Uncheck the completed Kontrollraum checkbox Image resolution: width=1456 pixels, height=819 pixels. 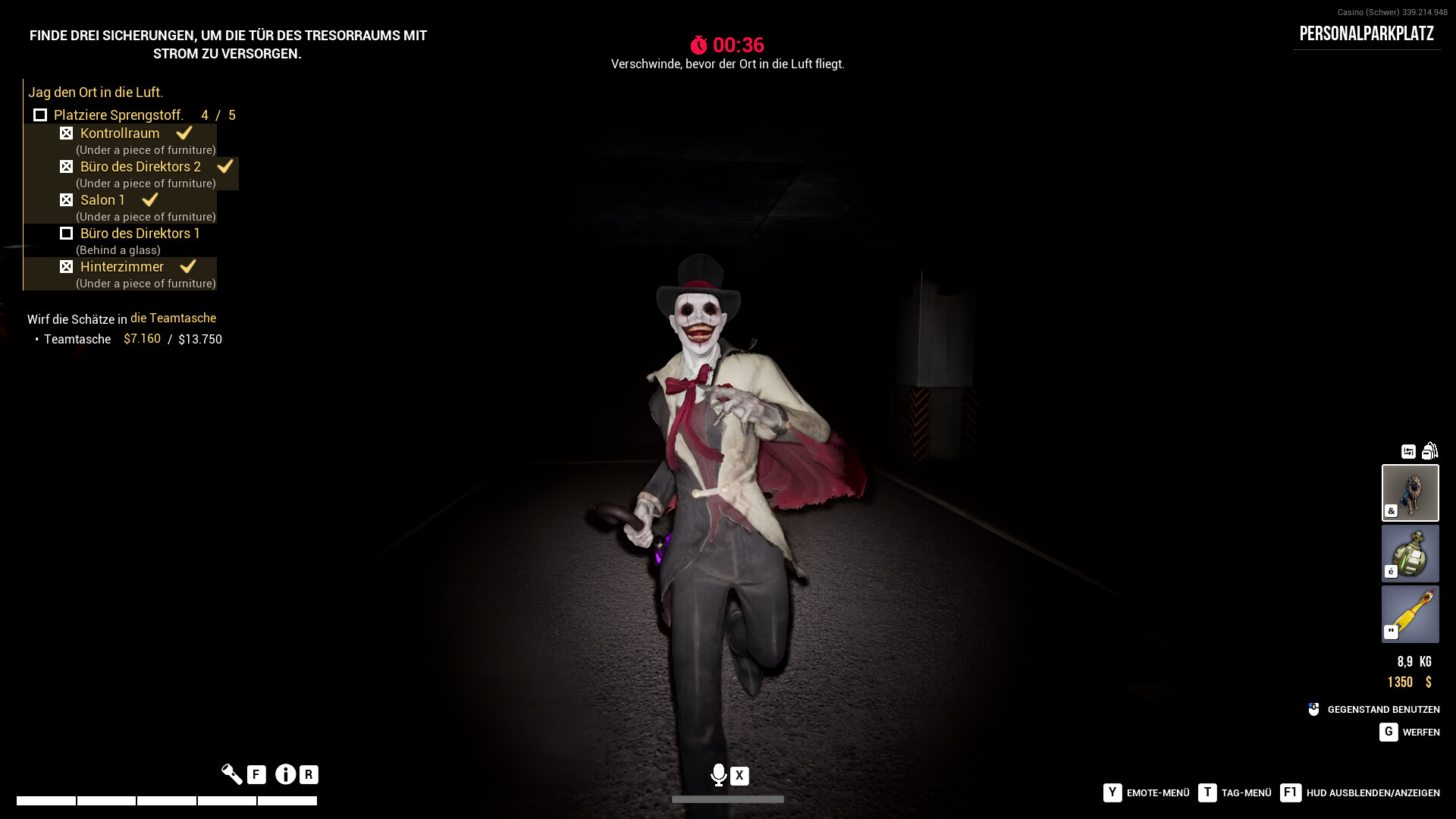(x=67, y=133)
